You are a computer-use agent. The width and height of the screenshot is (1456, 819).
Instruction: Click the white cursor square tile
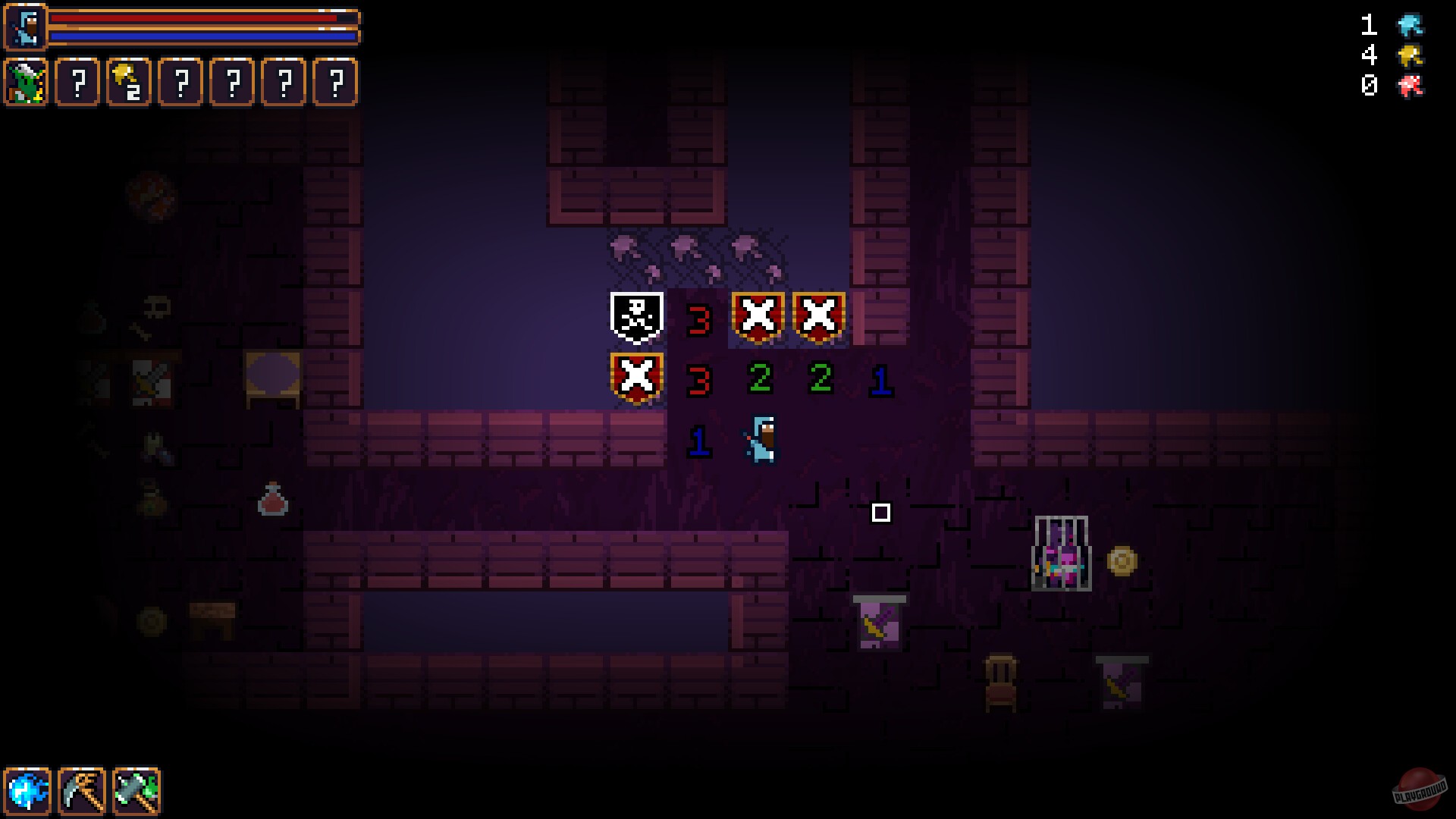coord(880,514)
